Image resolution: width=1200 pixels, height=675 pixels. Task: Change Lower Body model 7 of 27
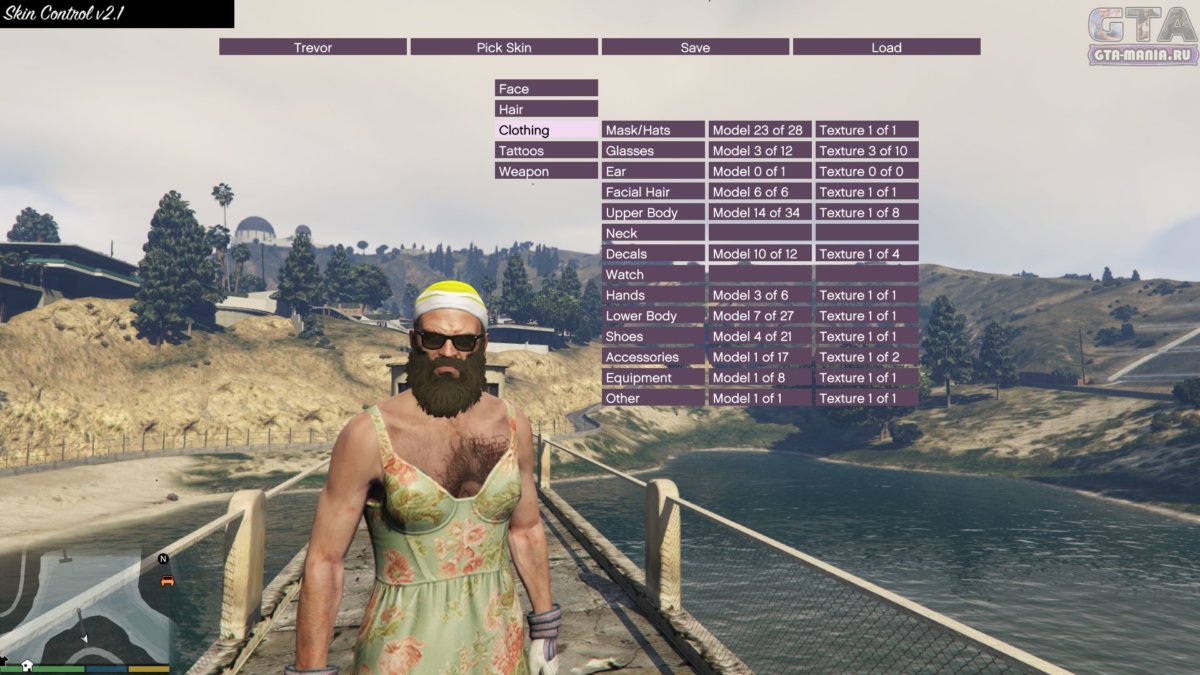coord(760,316)
